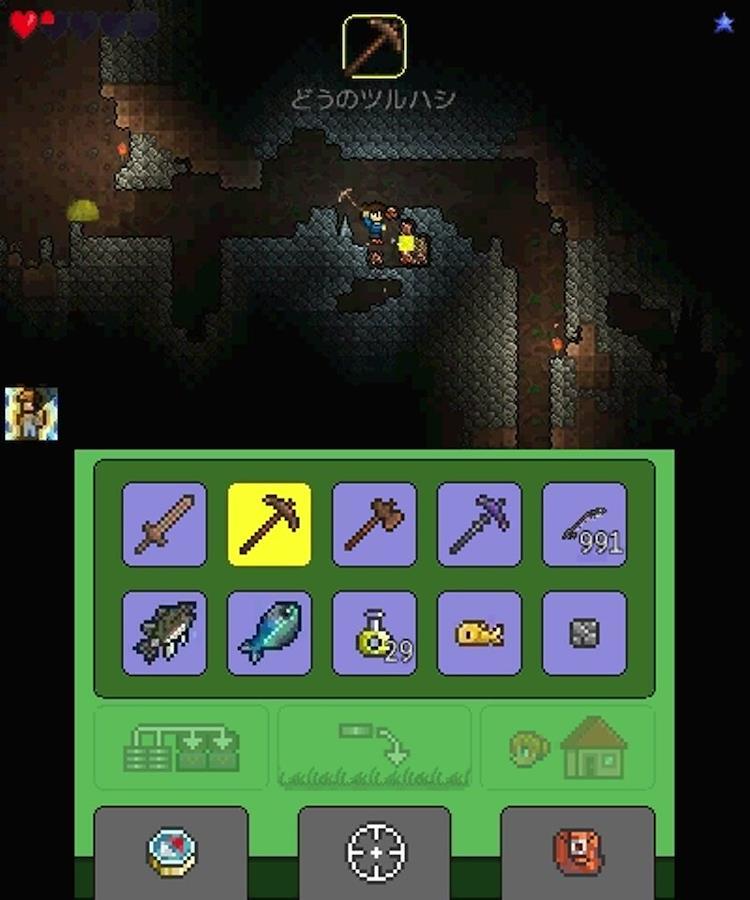Click the drop item arrow button
750x900 pixels.
(374, 748)
